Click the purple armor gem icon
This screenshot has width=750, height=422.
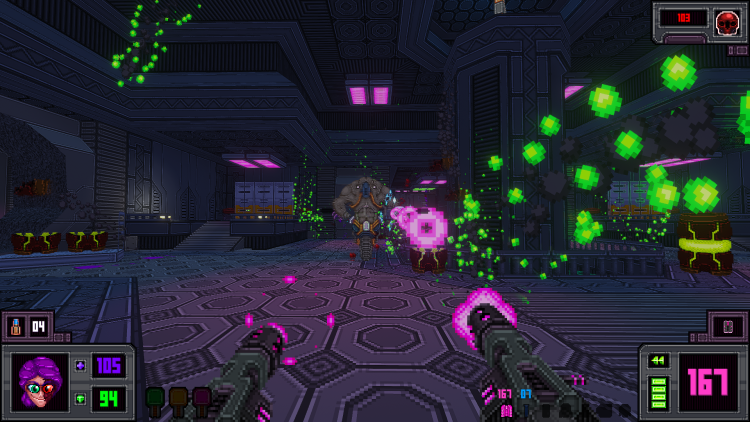pyautogui.click(x=80, y=366)
